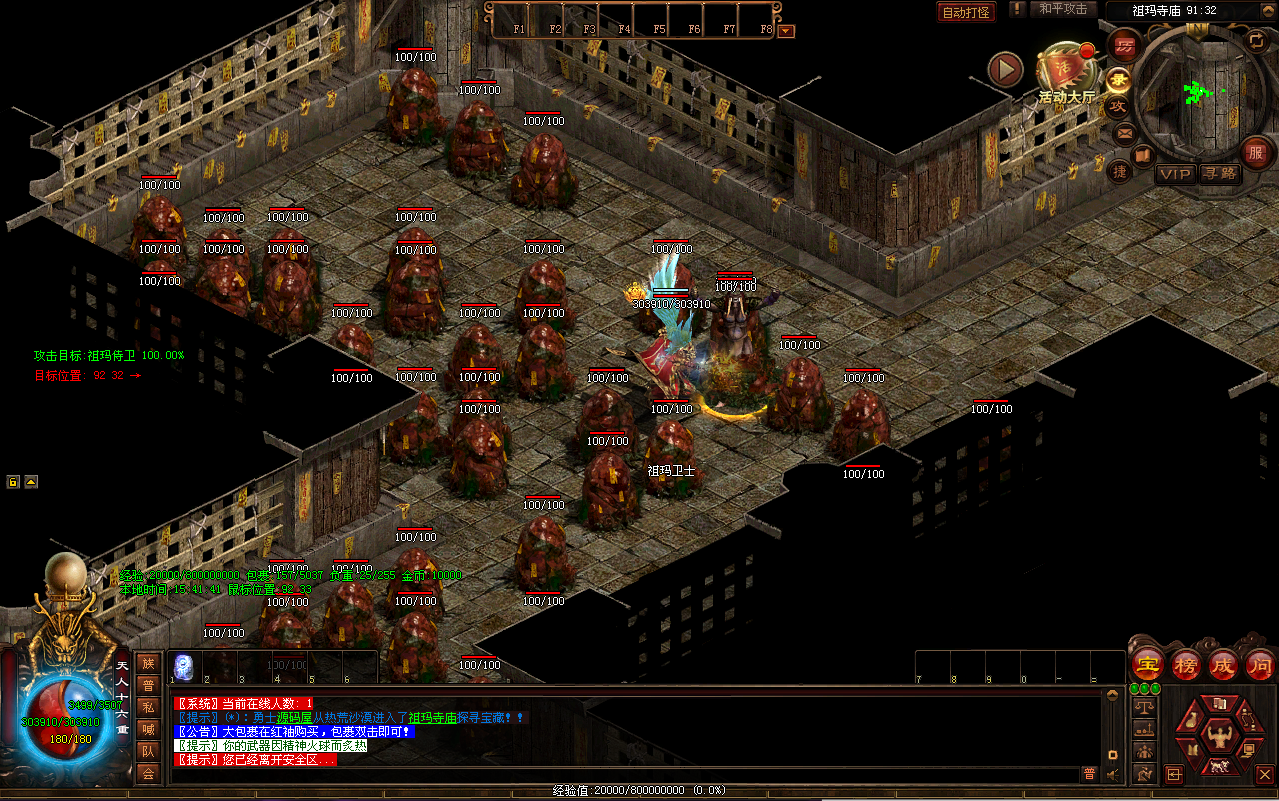Click the round play arrow button
The image size is (1279, 801).
[x=1005, y=69]
